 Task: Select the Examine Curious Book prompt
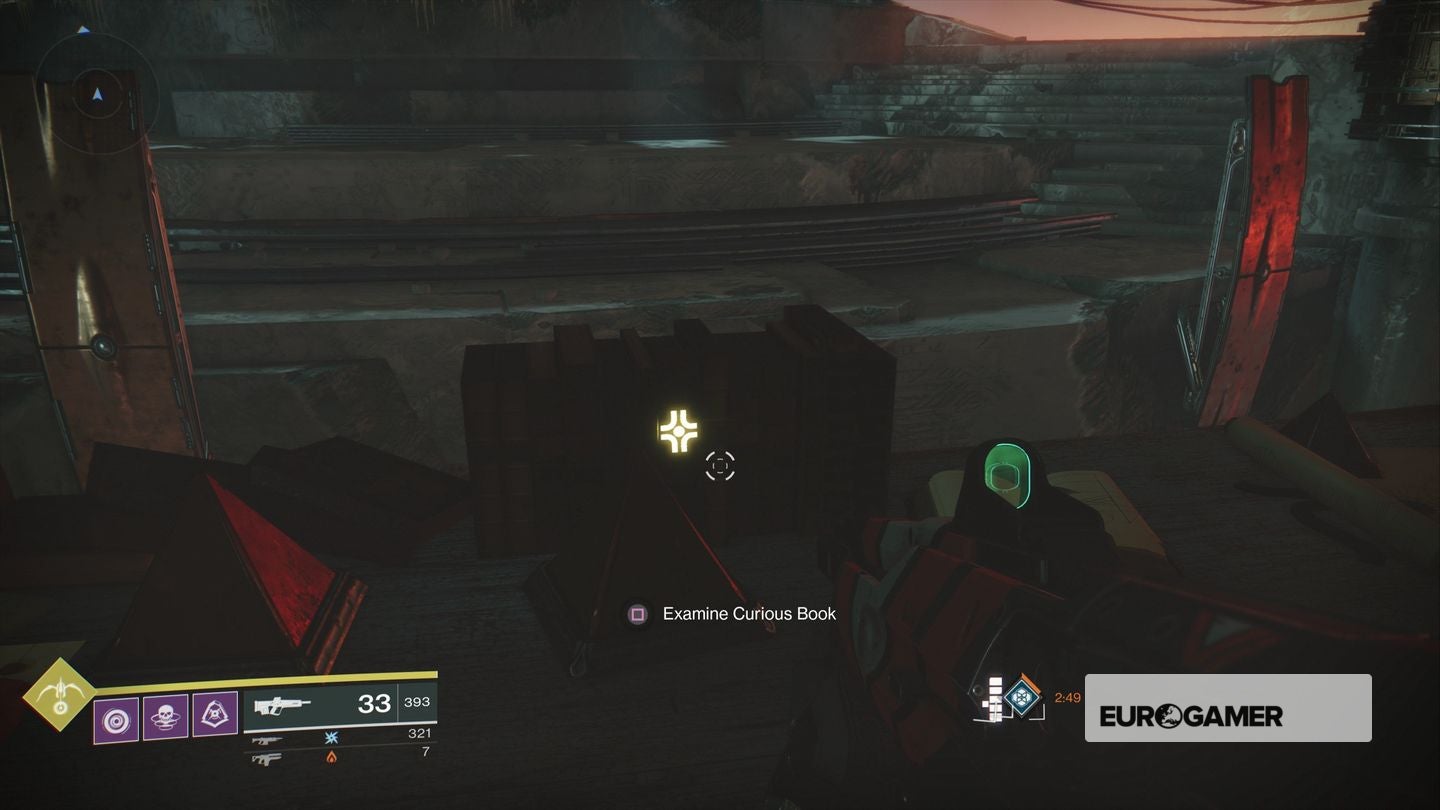tap(747, 613)
